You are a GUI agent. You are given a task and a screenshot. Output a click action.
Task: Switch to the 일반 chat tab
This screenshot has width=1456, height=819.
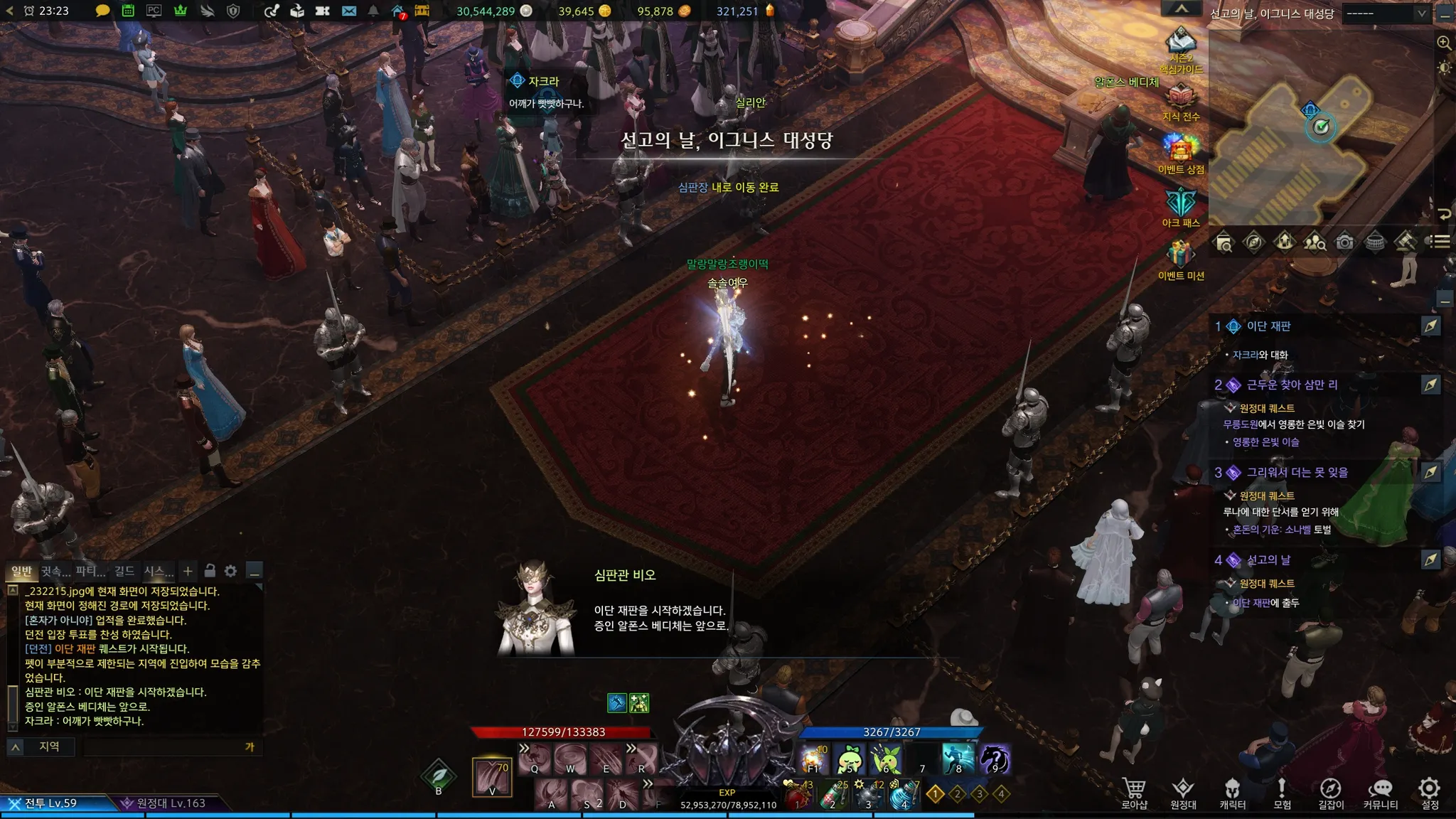[21, 571]
